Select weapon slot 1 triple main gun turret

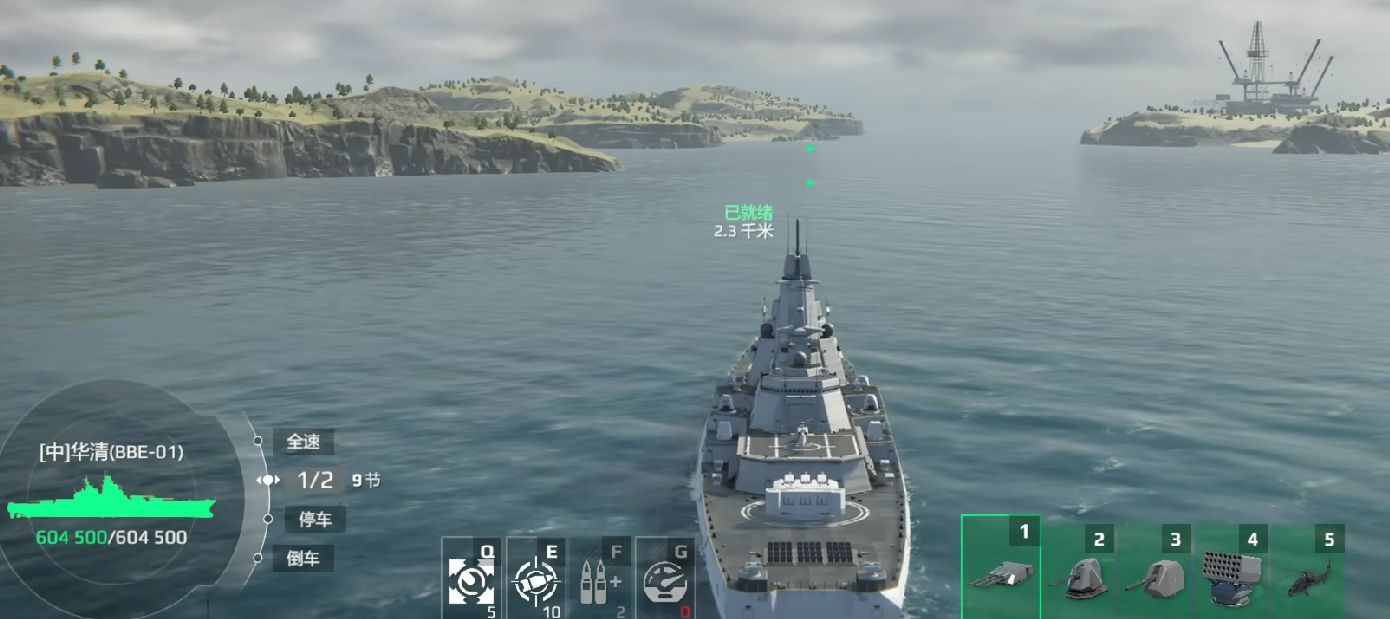pyautogui.click(x=1001, y=570)
